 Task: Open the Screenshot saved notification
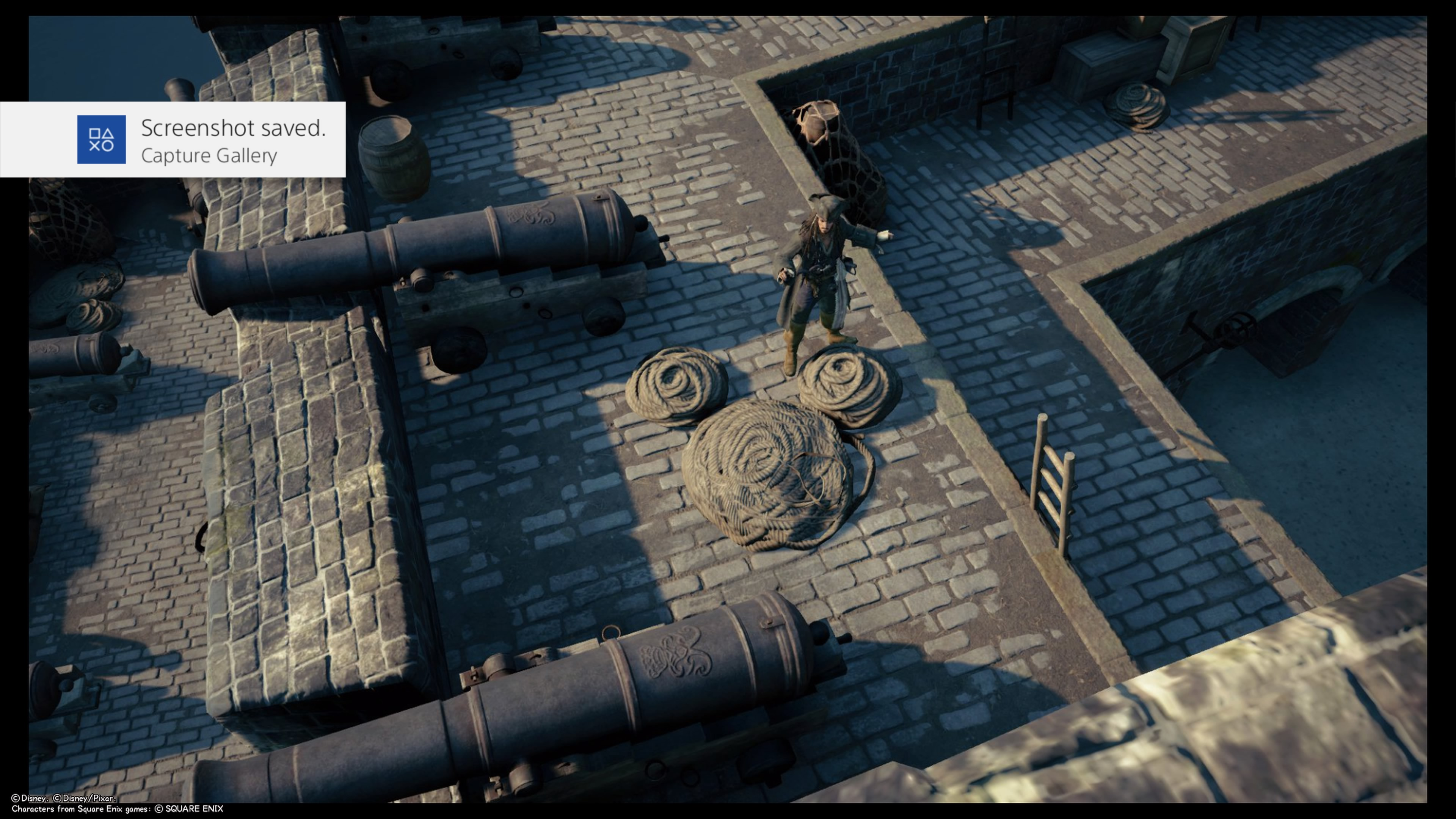tap(232, 140)
